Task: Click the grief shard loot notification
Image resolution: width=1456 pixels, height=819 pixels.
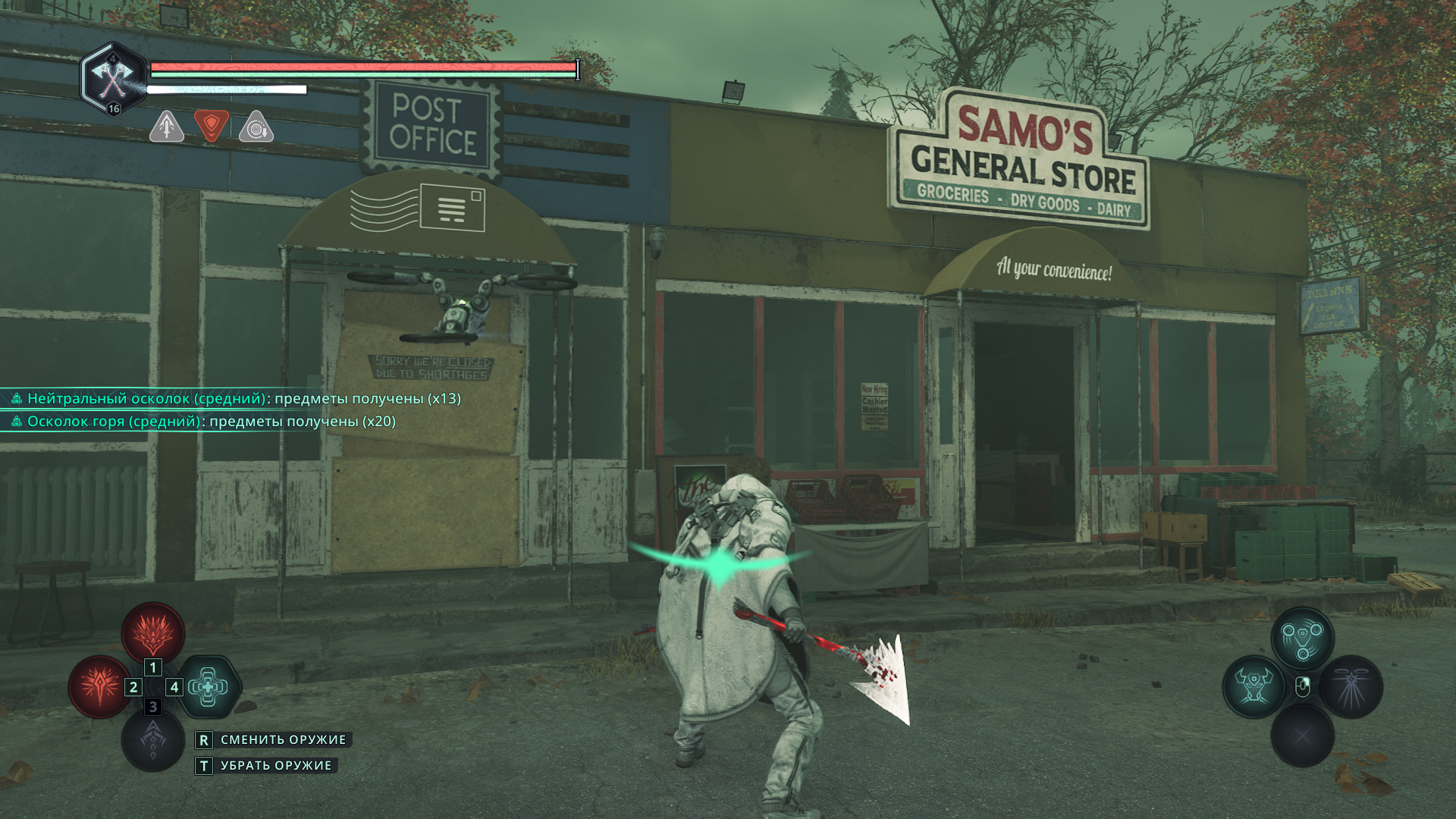Action: click(x=203, y=422)
